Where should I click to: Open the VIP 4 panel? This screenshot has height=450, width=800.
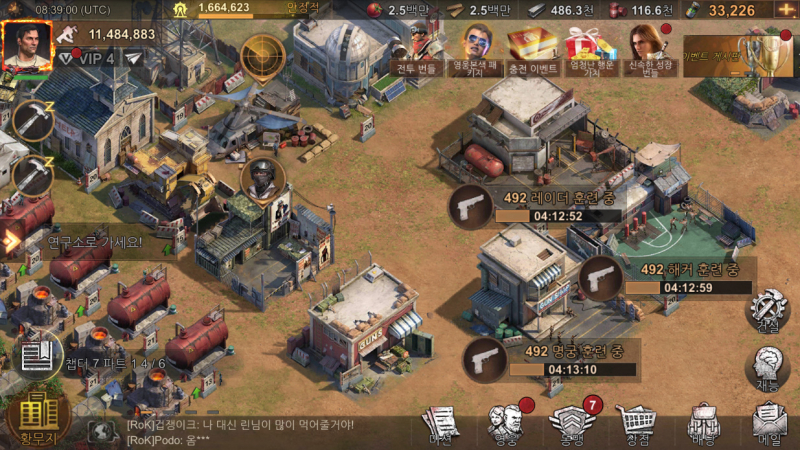click(87, 59)
